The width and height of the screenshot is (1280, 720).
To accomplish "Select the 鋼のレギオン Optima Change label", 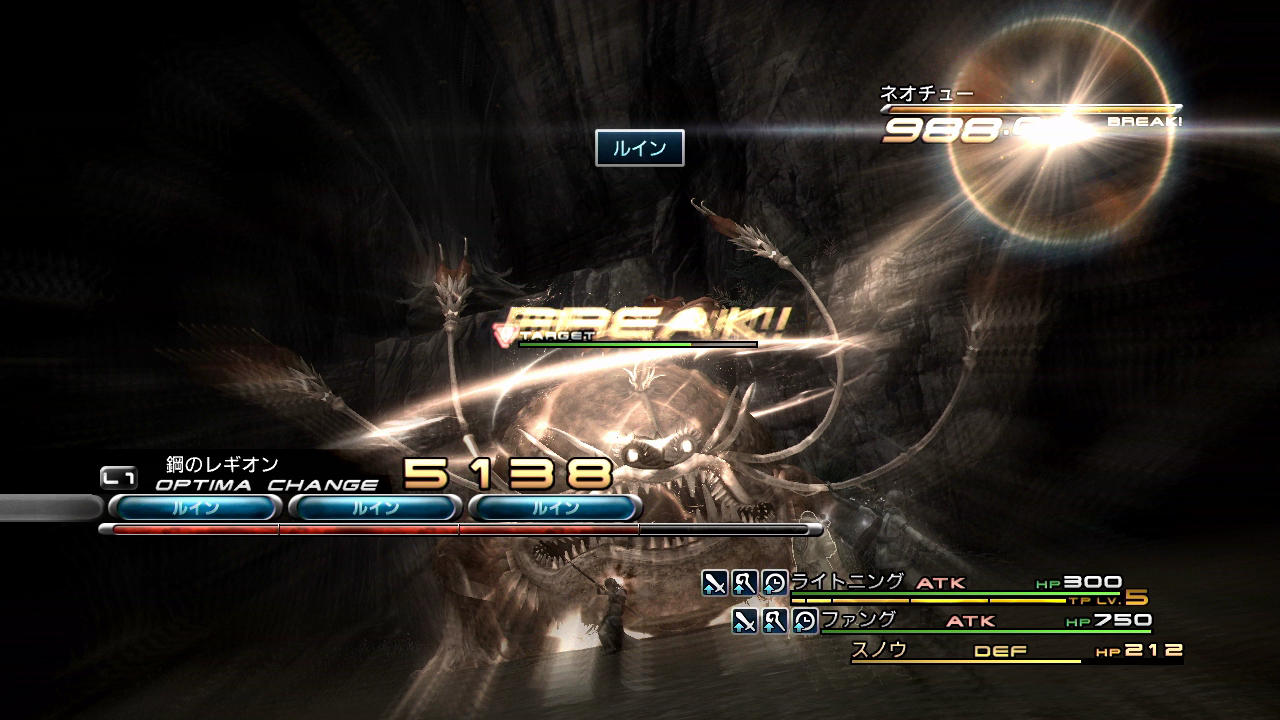I will click(x=222, y=465).
